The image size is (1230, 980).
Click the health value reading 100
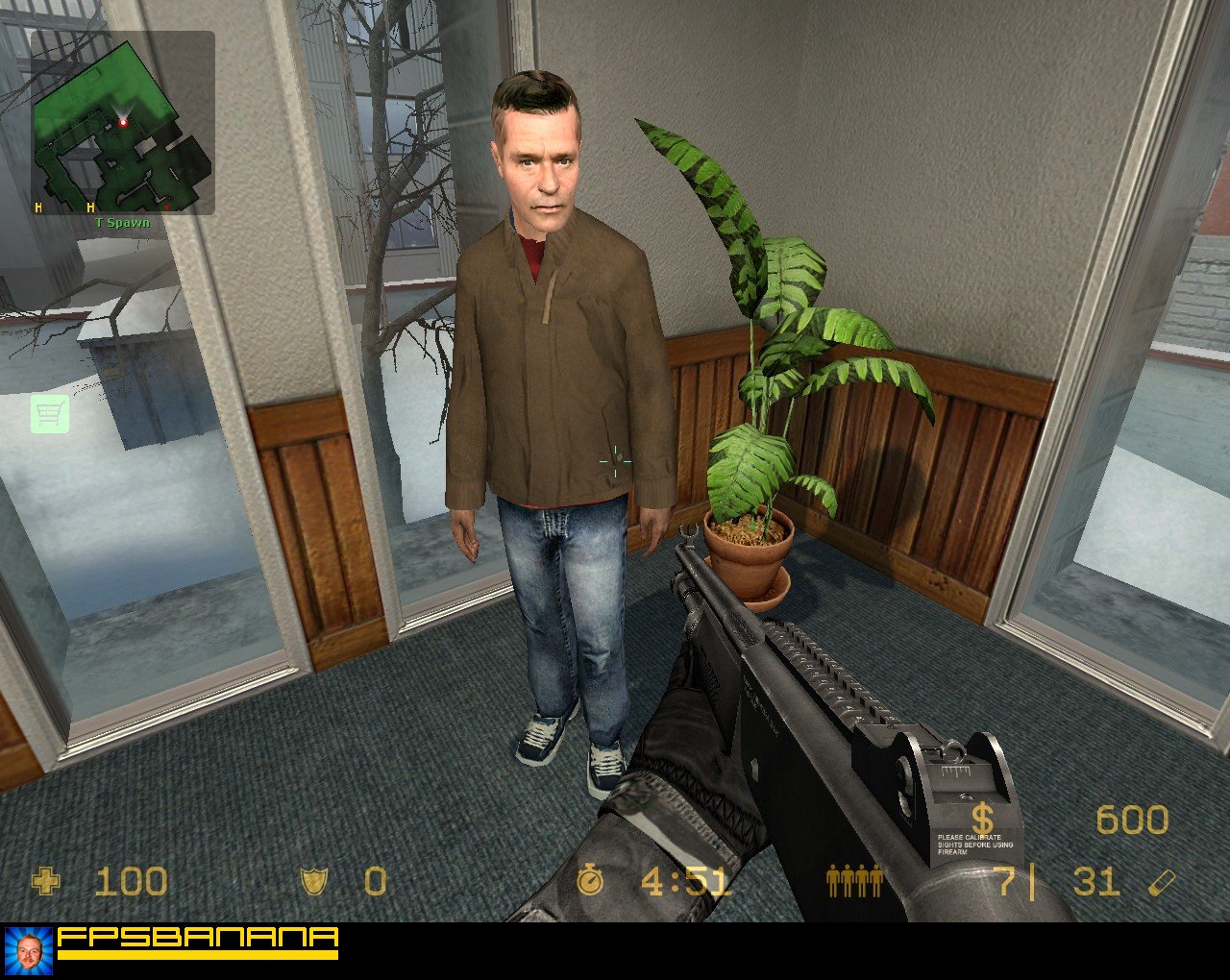(x=132, y=881)
